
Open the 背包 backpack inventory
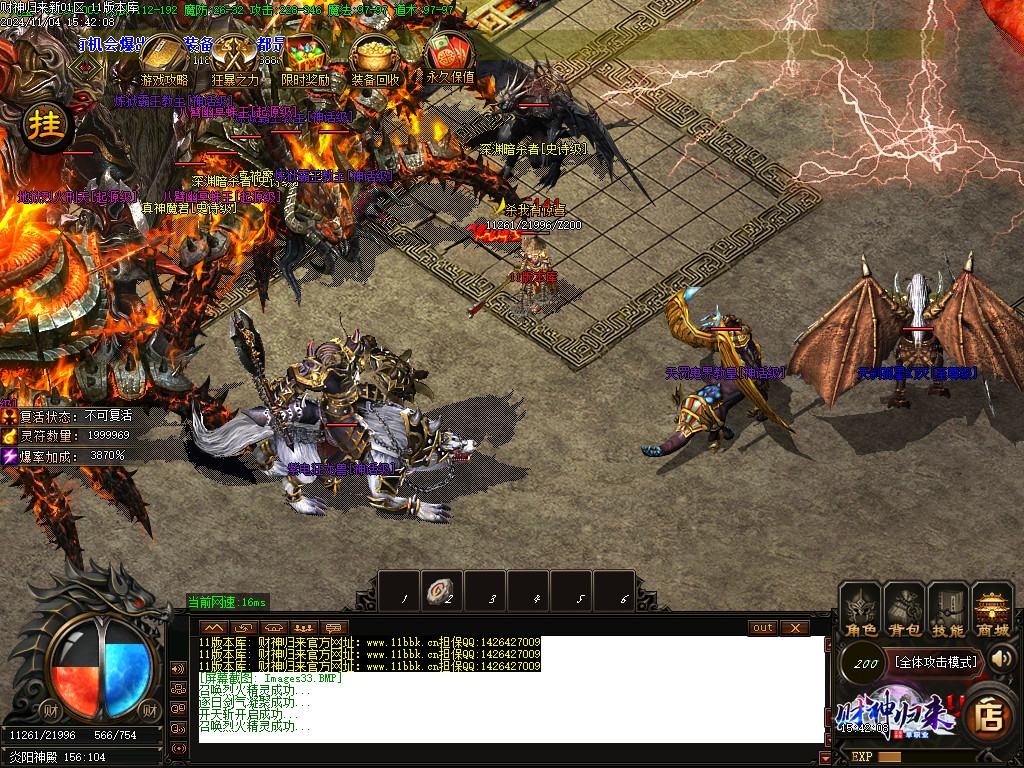pos(904,611)
